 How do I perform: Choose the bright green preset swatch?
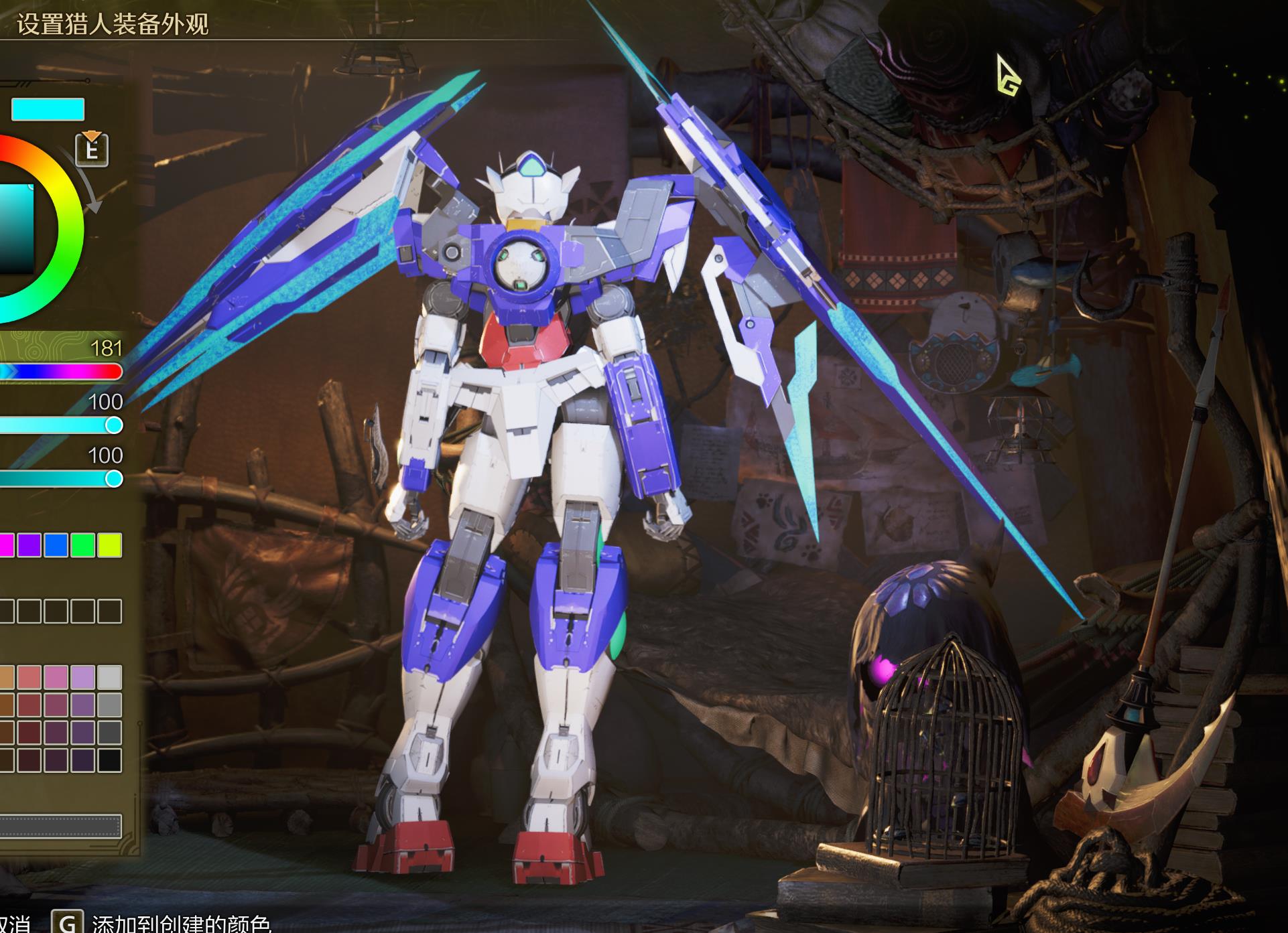coord(83,545)
